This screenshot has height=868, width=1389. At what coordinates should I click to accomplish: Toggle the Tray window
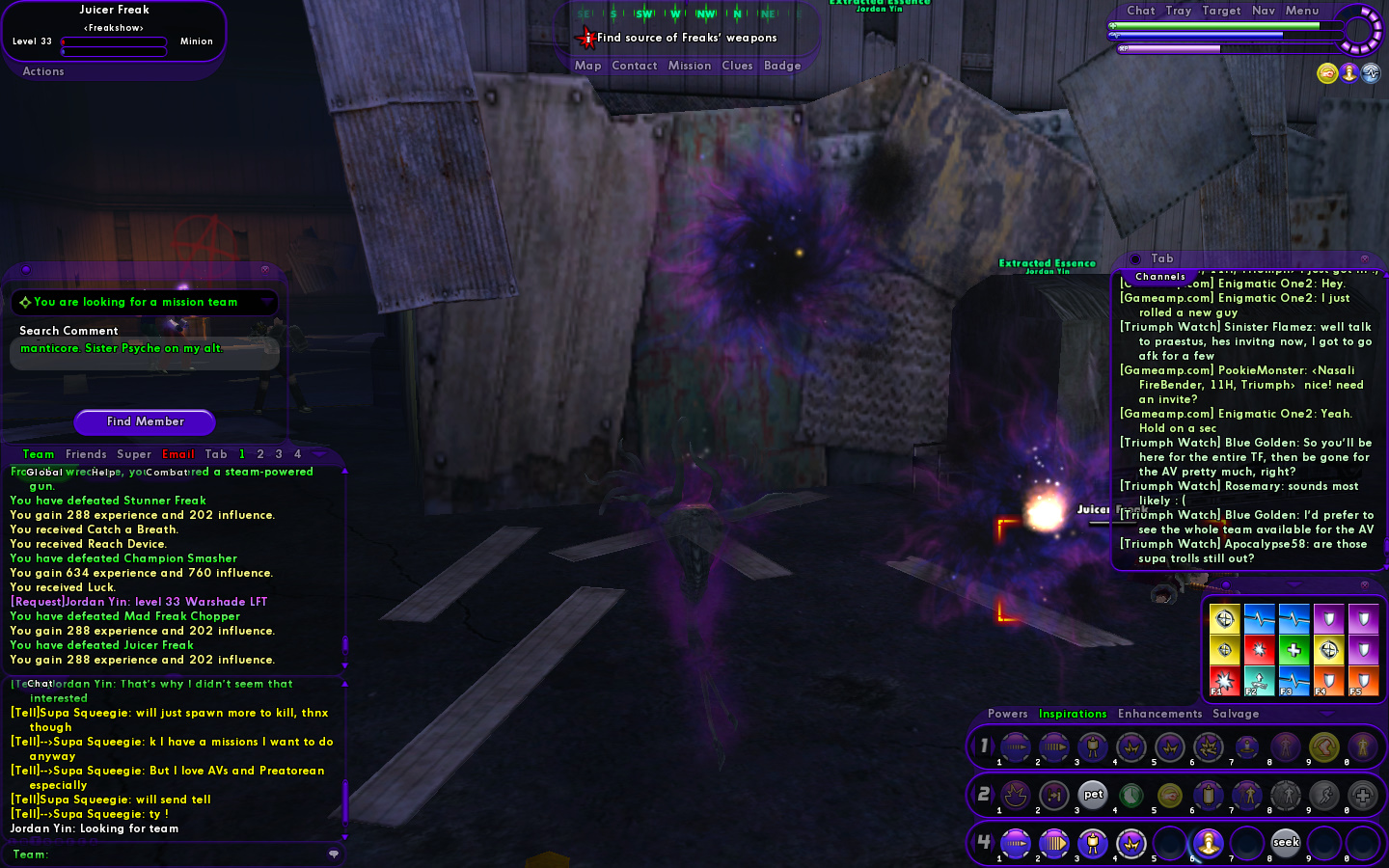coord(1178,11)
